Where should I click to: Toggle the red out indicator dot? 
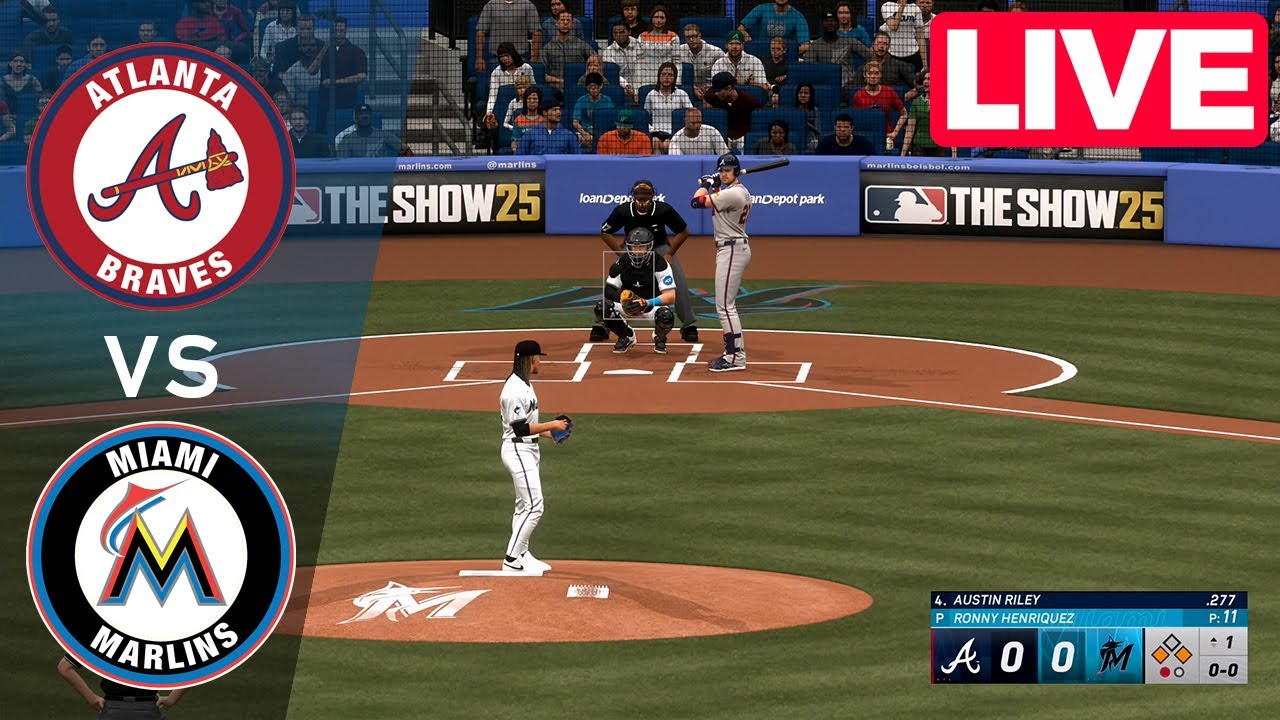point(1165,670)
